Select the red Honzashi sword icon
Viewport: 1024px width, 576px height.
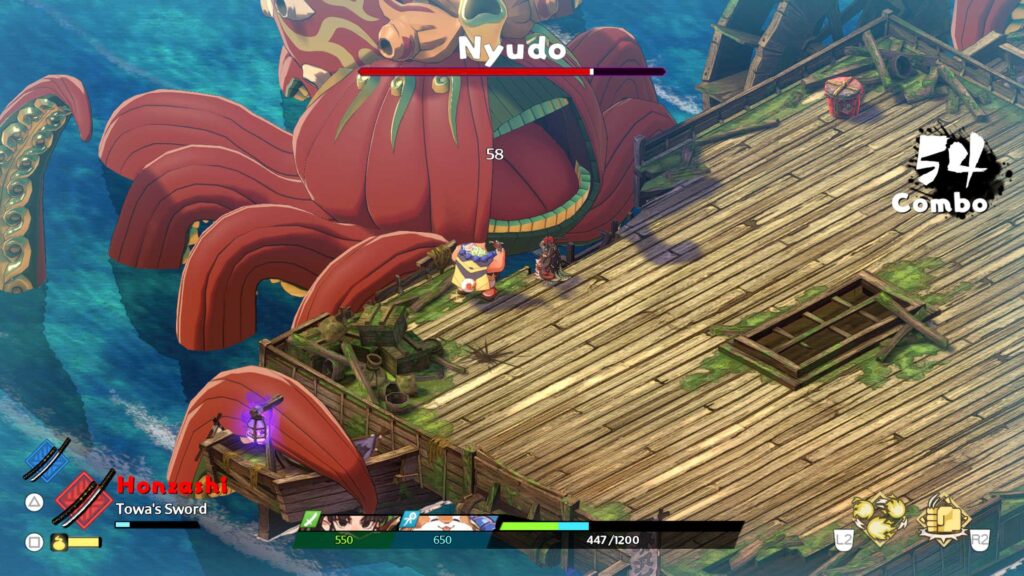(x=86, y=497)
